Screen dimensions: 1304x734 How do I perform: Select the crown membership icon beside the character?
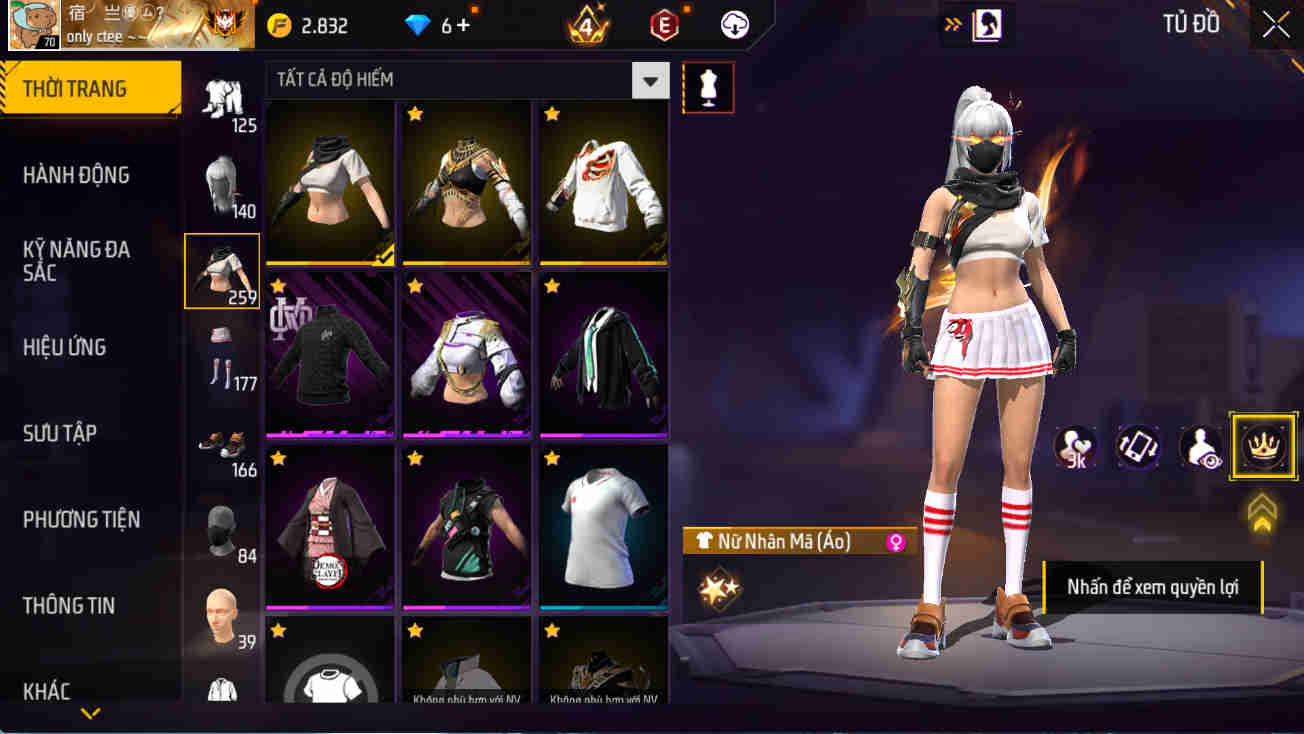pyautogui.click(x=1262, y=447)
